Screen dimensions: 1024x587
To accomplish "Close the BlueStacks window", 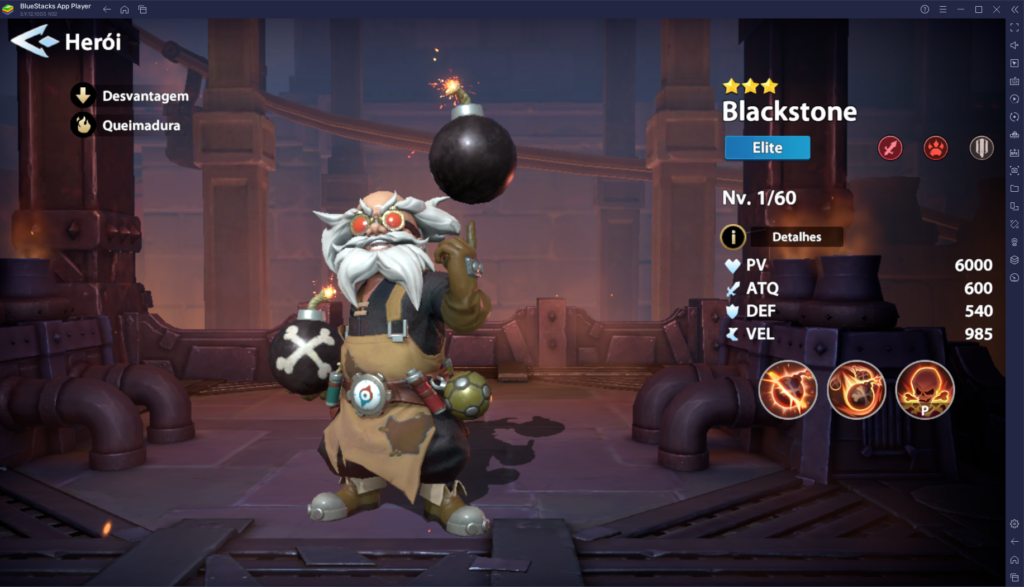I will [x=997, y=9].
